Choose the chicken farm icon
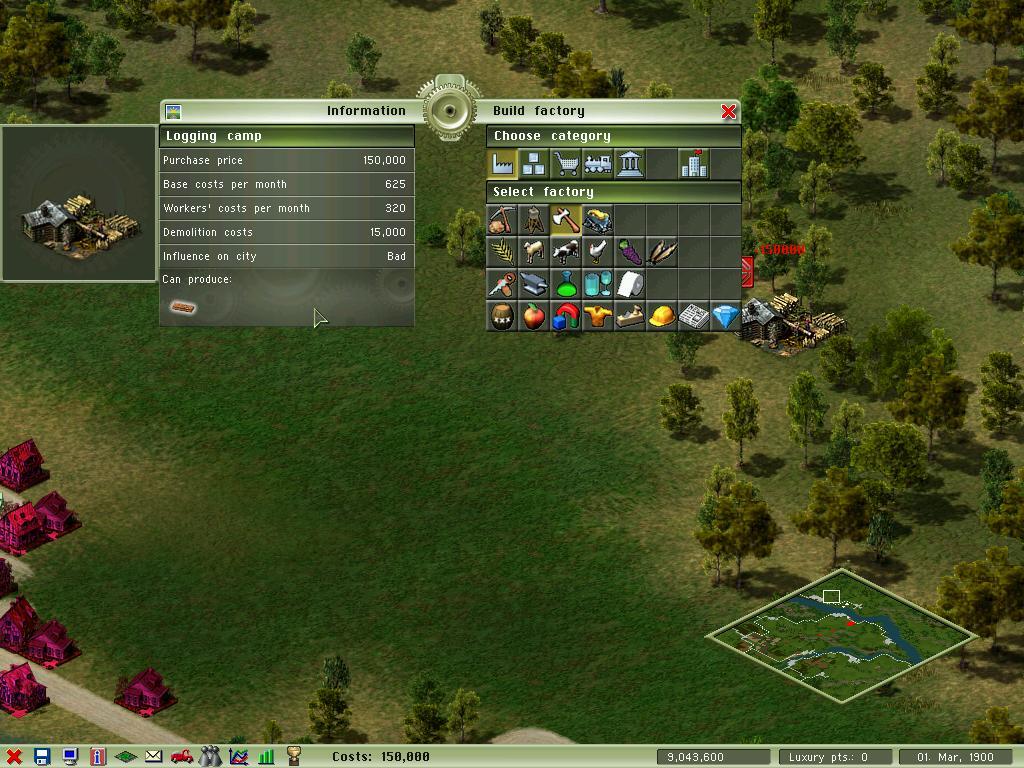The image size is (1024, 768). tap(598, 252)
